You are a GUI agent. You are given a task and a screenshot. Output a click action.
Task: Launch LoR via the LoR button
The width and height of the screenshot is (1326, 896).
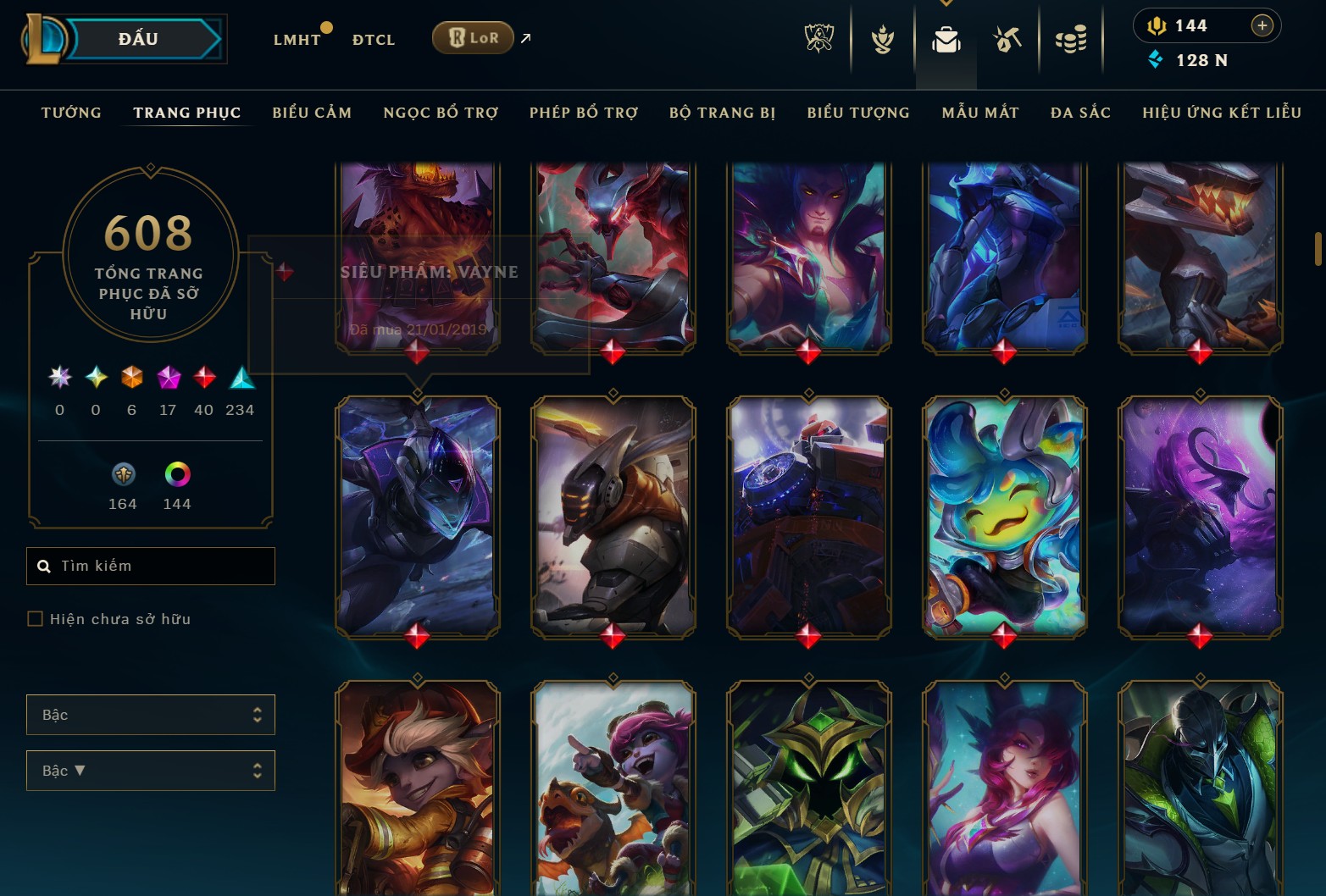coord(472,37)
